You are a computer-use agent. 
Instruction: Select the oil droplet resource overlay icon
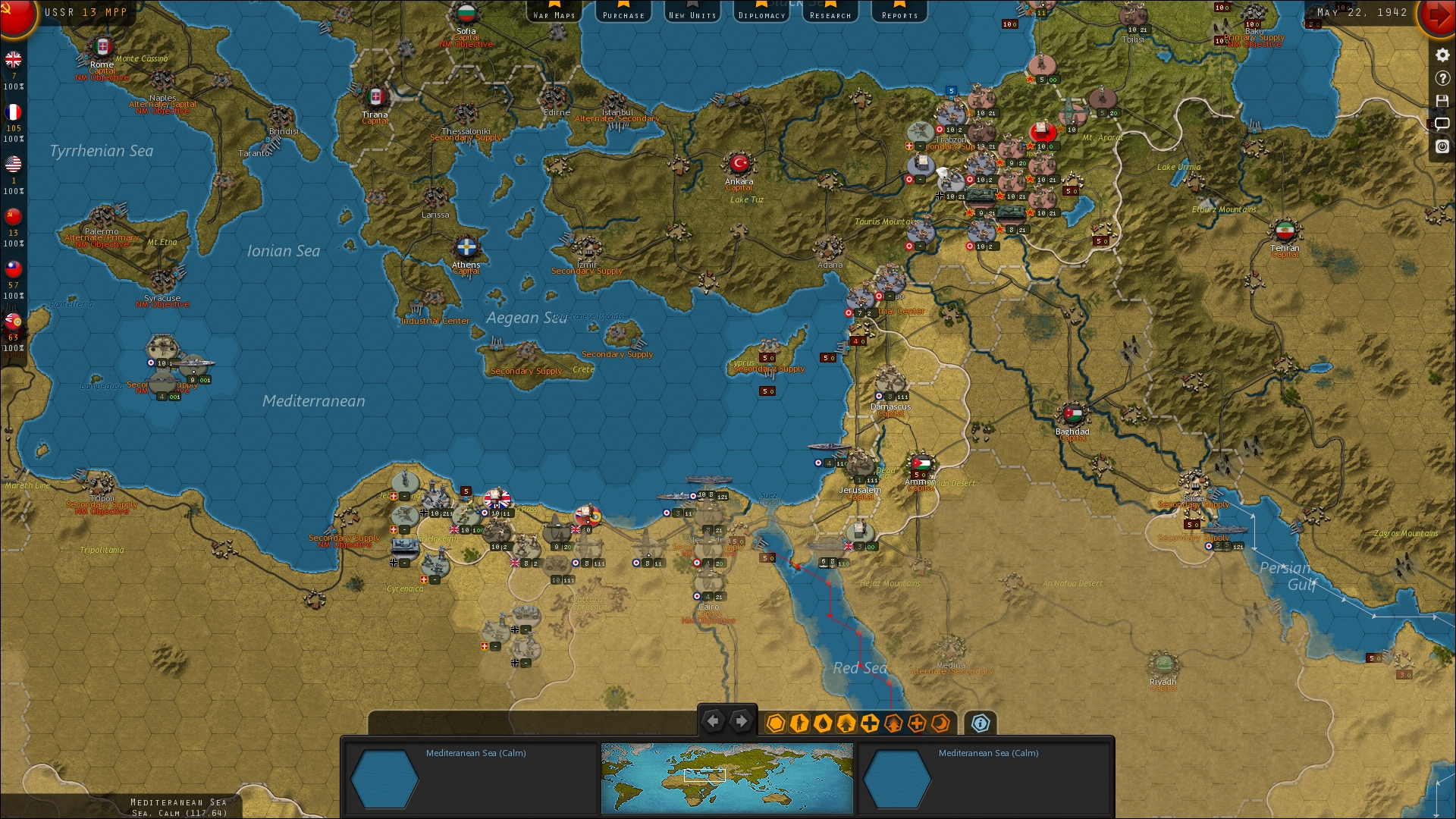point(824,723)
